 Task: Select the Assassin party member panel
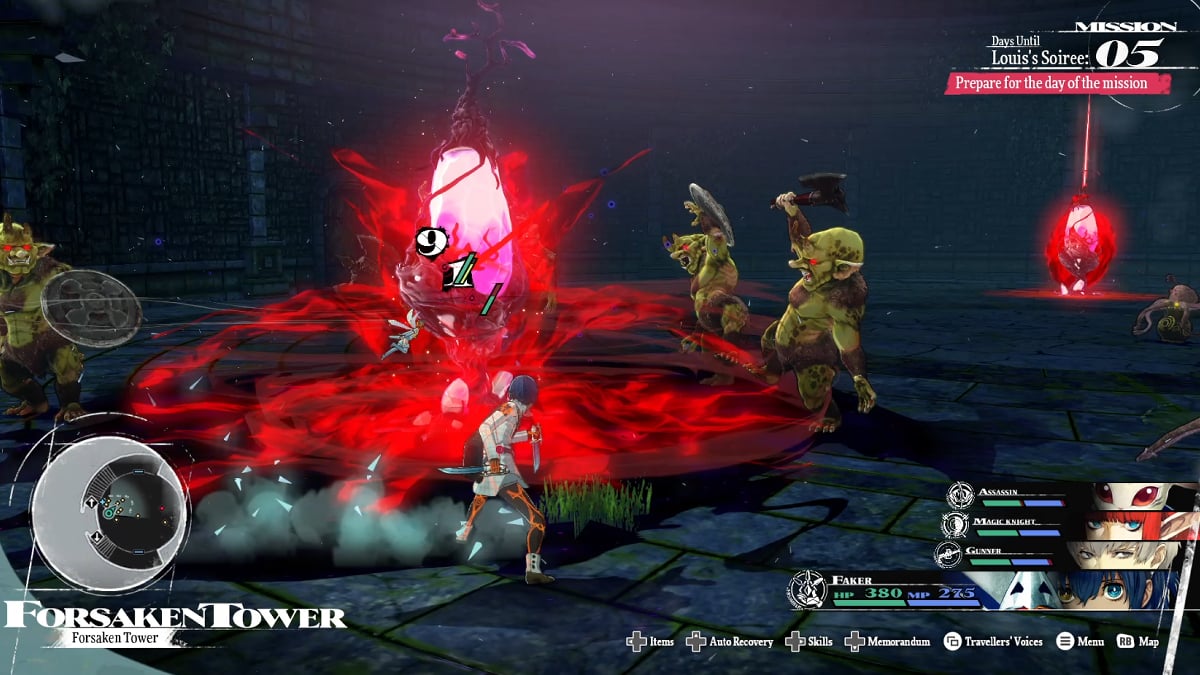(x=1070, y=496)
